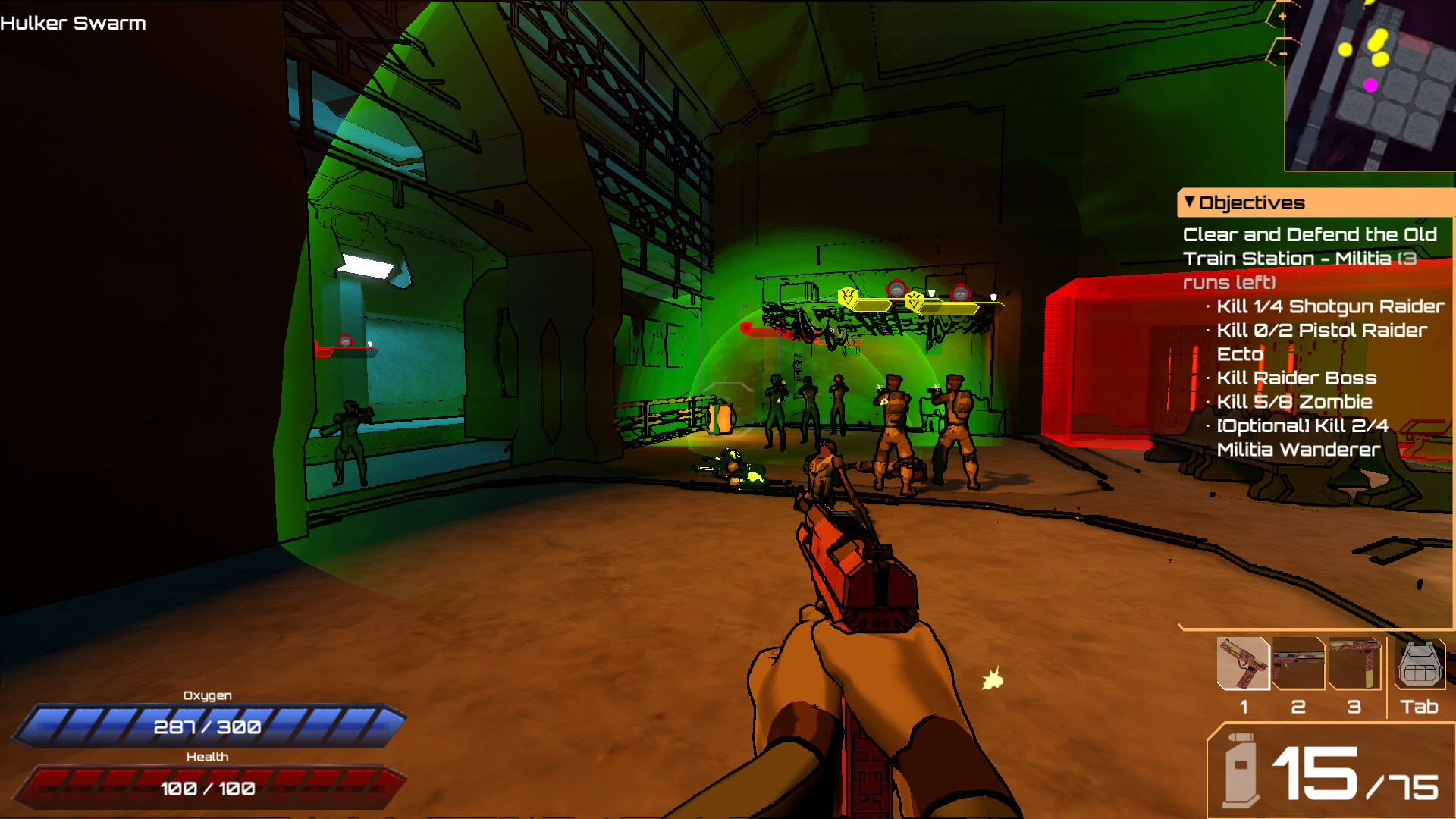Screen dimensions: 1456x819
Task: Collapse the Objectives panel arrow
Action: coord(1190,202)
